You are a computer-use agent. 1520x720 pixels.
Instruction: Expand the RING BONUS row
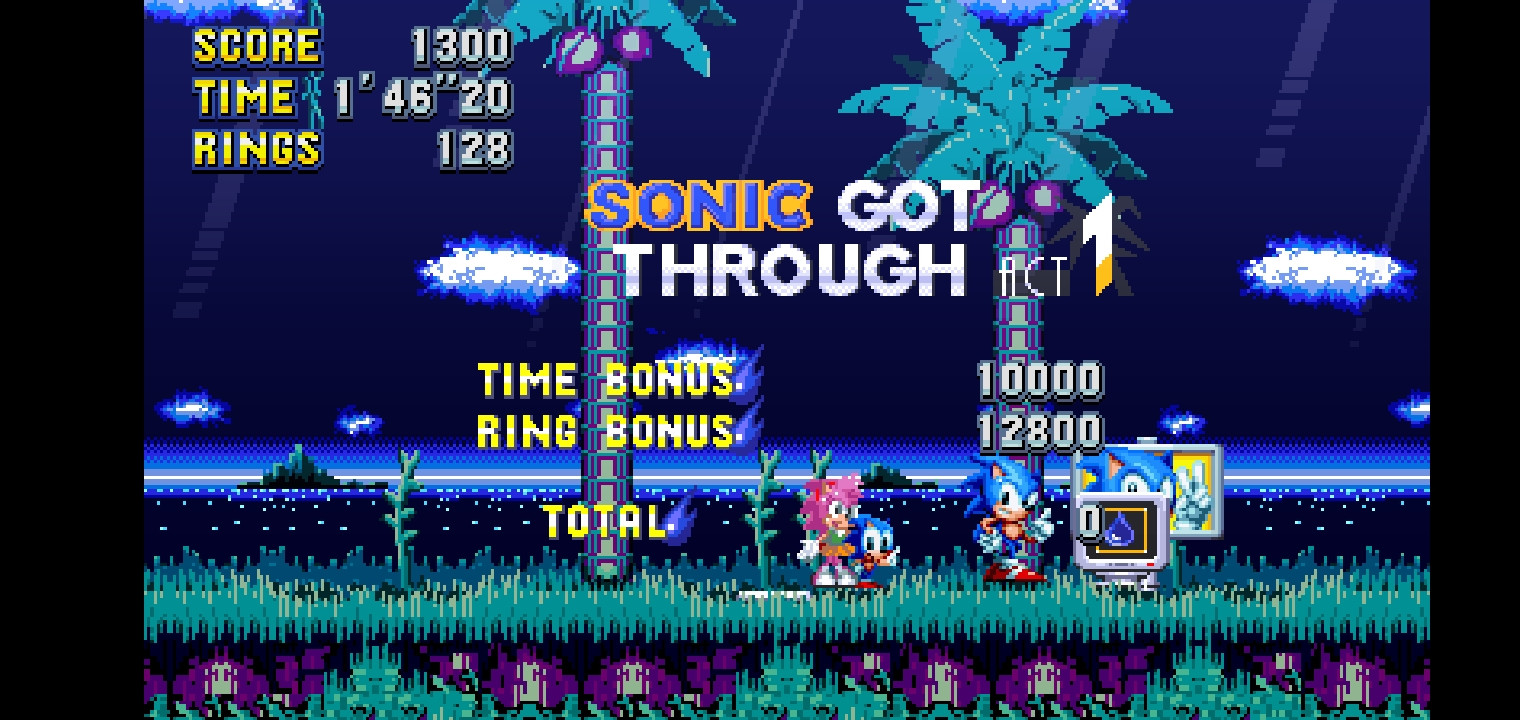tap(600, 432)
